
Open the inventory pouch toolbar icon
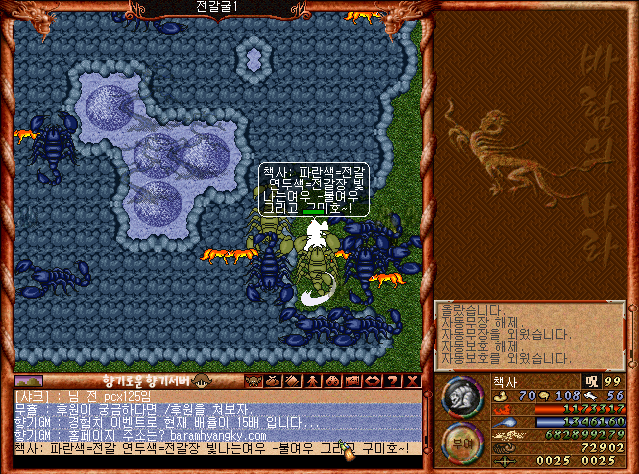coord(273,381)
